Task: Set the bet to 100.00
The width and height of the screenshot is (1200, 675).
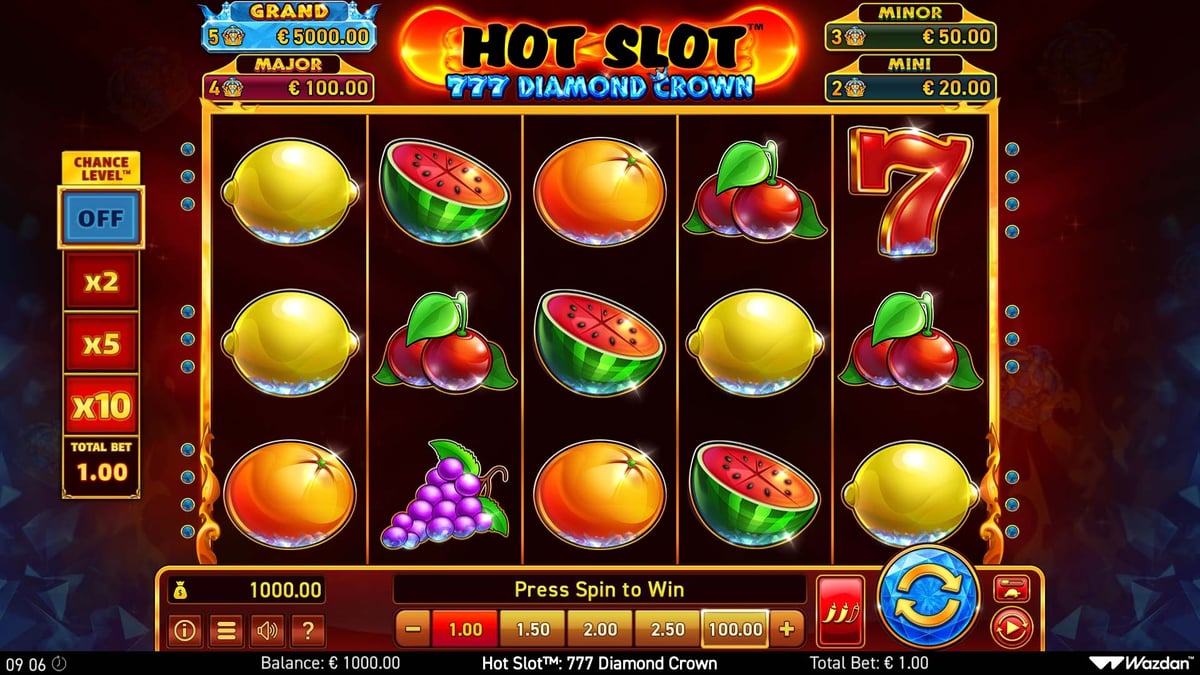Action: click(735, 629)
